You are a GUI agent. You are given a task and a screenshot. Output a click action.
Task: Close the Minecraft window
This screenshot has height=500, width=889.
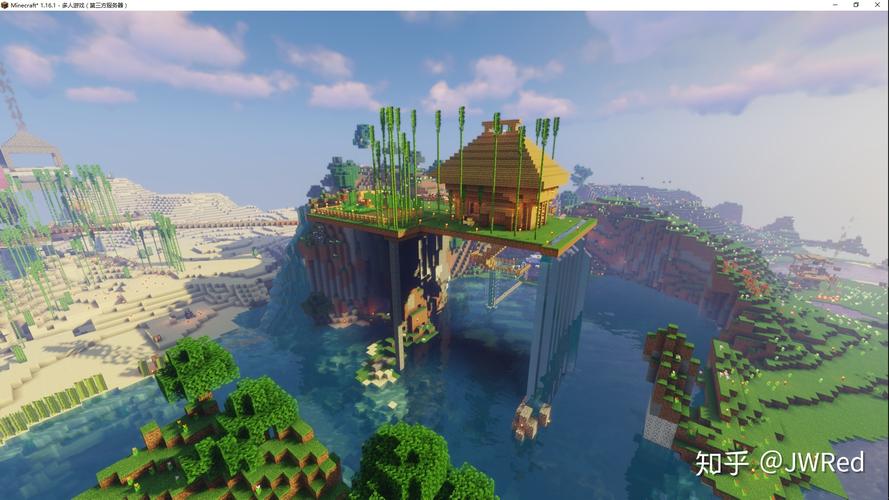click(x=876, y=5)
